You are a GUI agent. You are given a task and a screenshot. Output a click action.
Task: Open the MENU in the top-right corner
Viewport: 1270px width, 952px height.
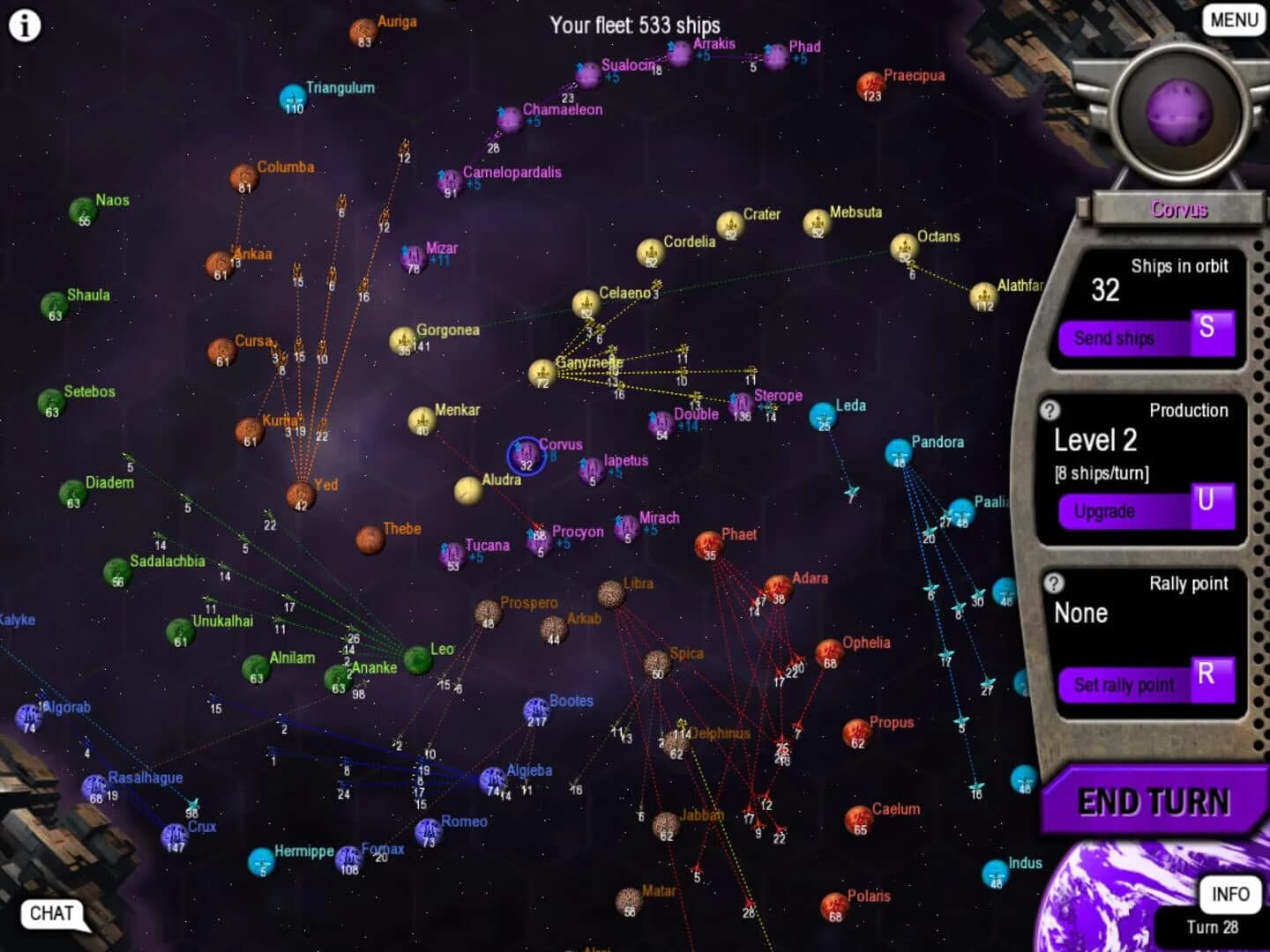pyautogui.click(x=1232, y=19)
